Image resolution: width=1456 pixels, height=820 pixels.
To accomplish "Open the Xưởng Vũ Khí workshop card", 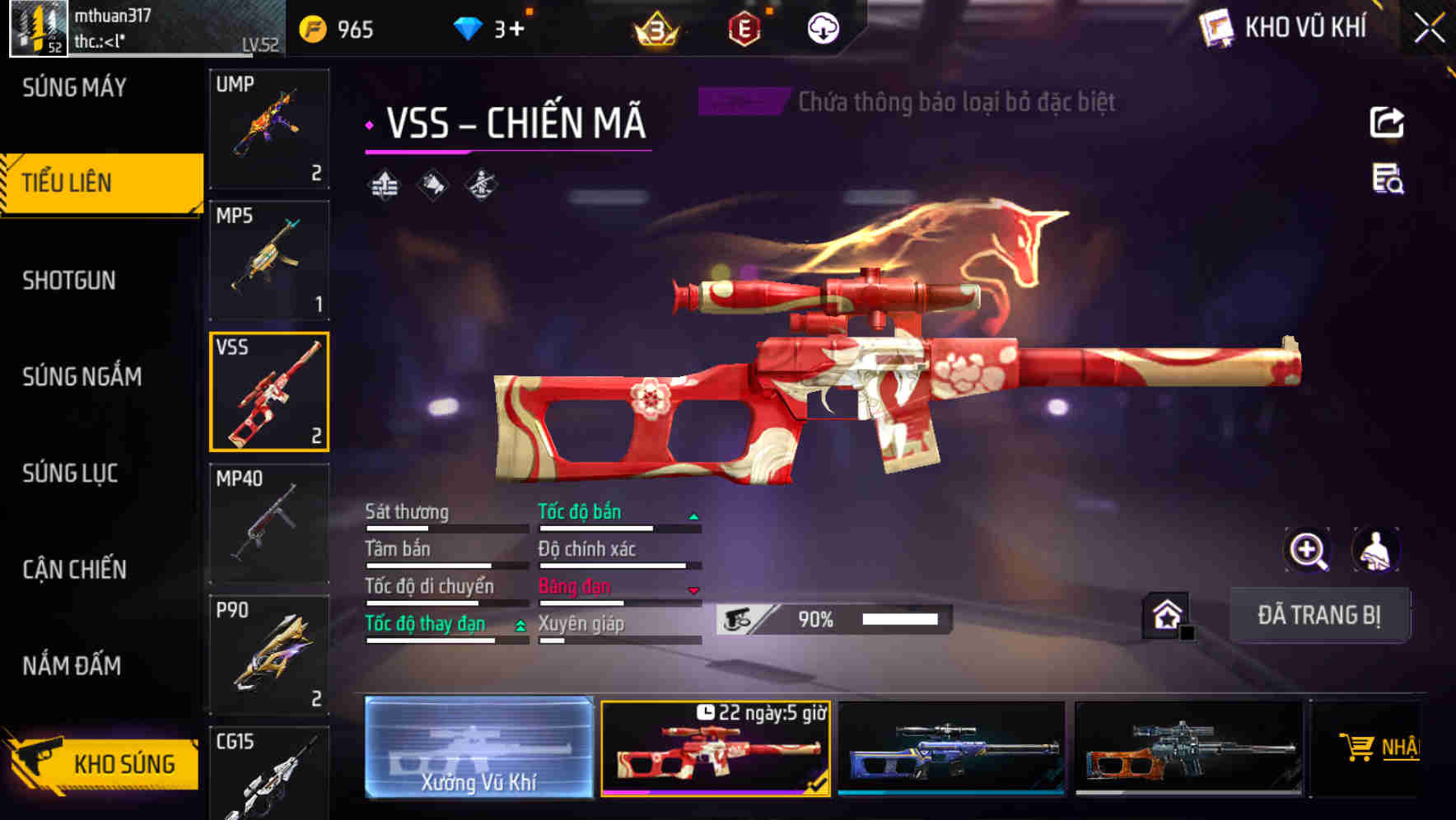I will tap(478, 748).
